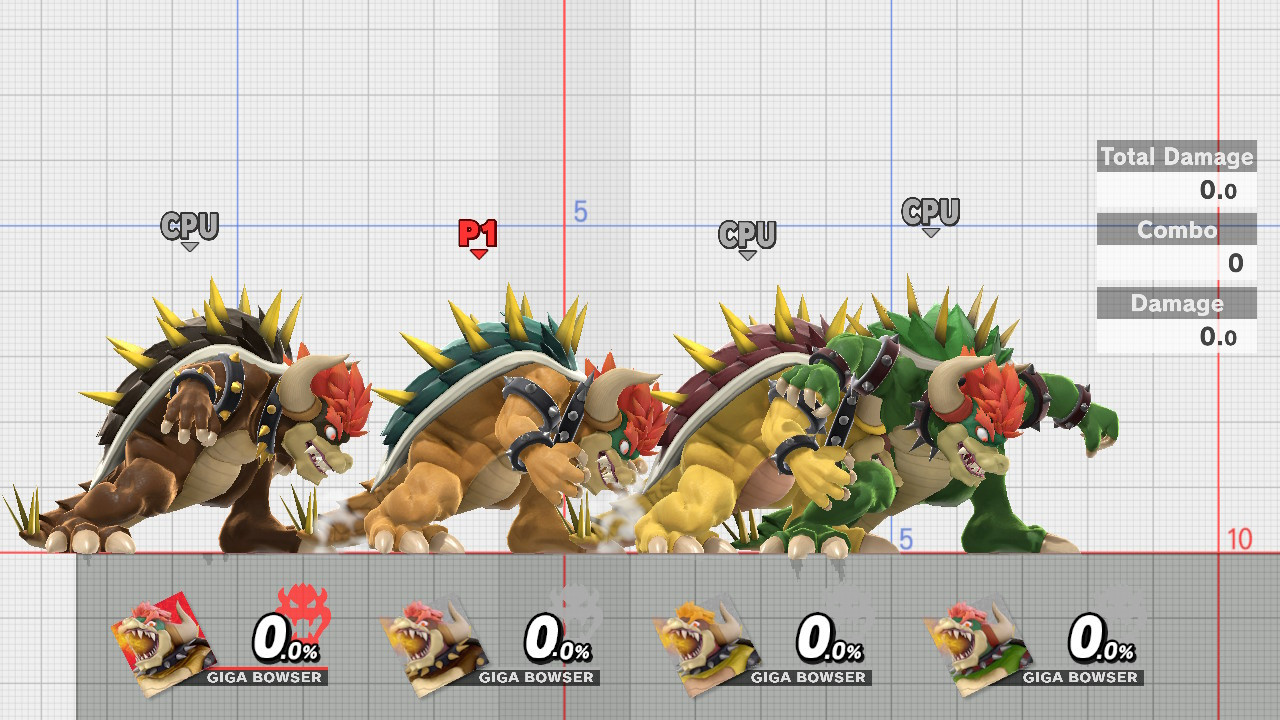Click the CPU tag above the green Bowser
This screenshot has width=1280, height=720.
[x=931, y=212]
